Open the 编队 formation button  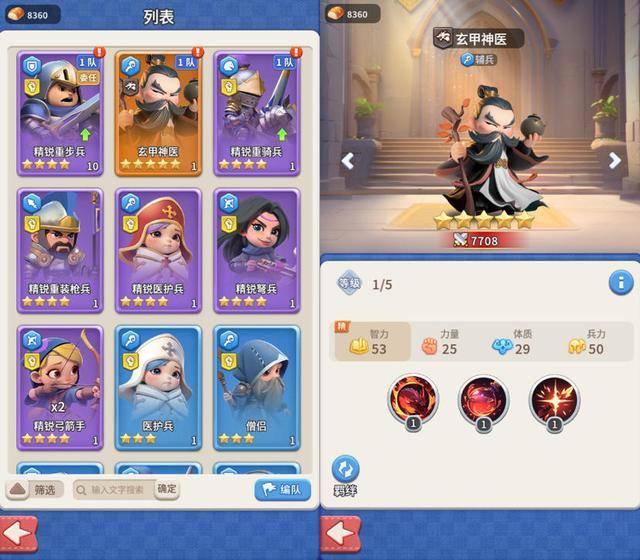(x=282, y=490)
